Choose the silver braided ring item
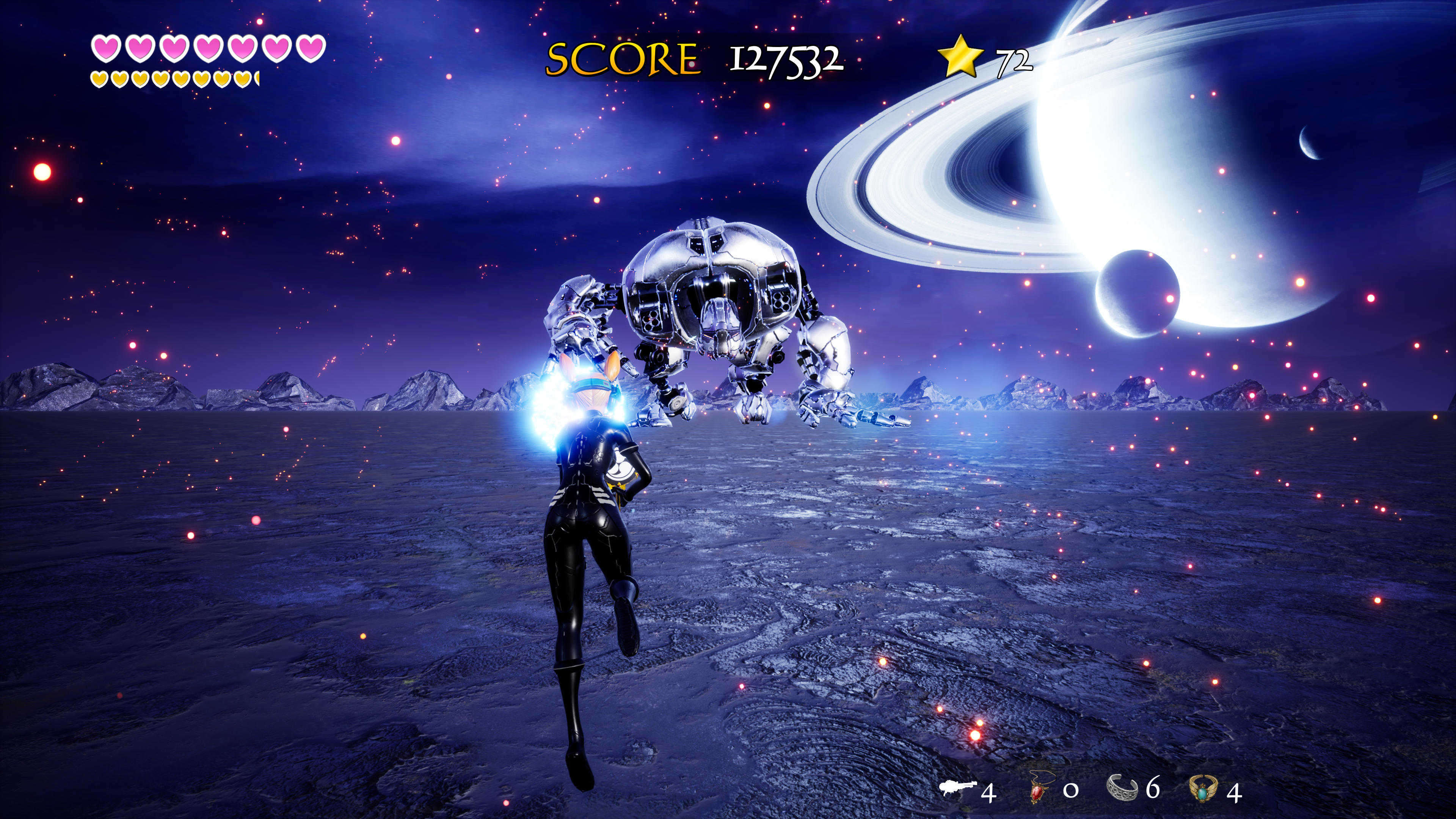The width and height of the screenshot is (1456, 819). point(1122,788)
